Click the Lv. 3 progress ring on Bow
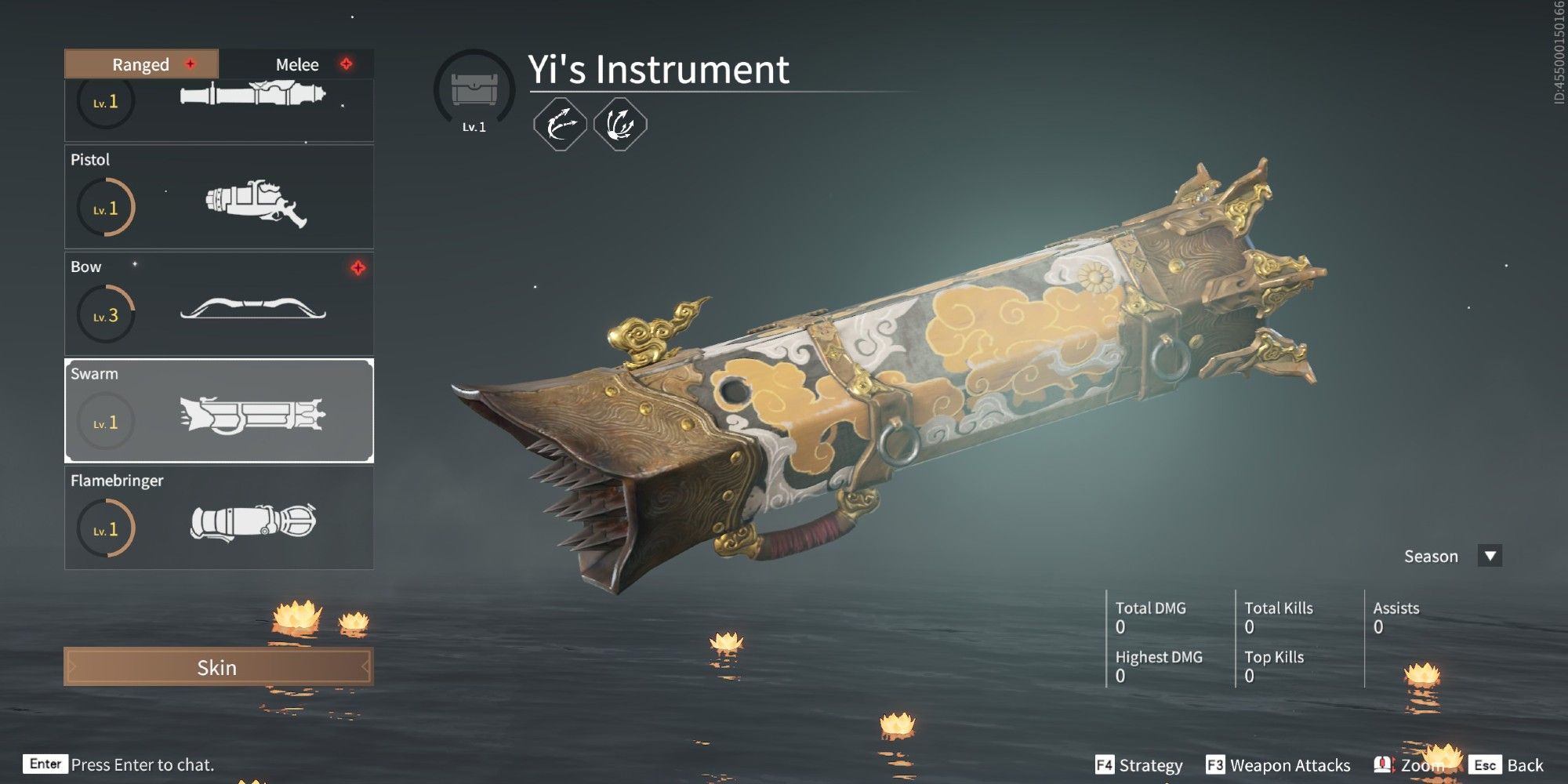This screenshot has height=784, width=1568. coord(105,312)
